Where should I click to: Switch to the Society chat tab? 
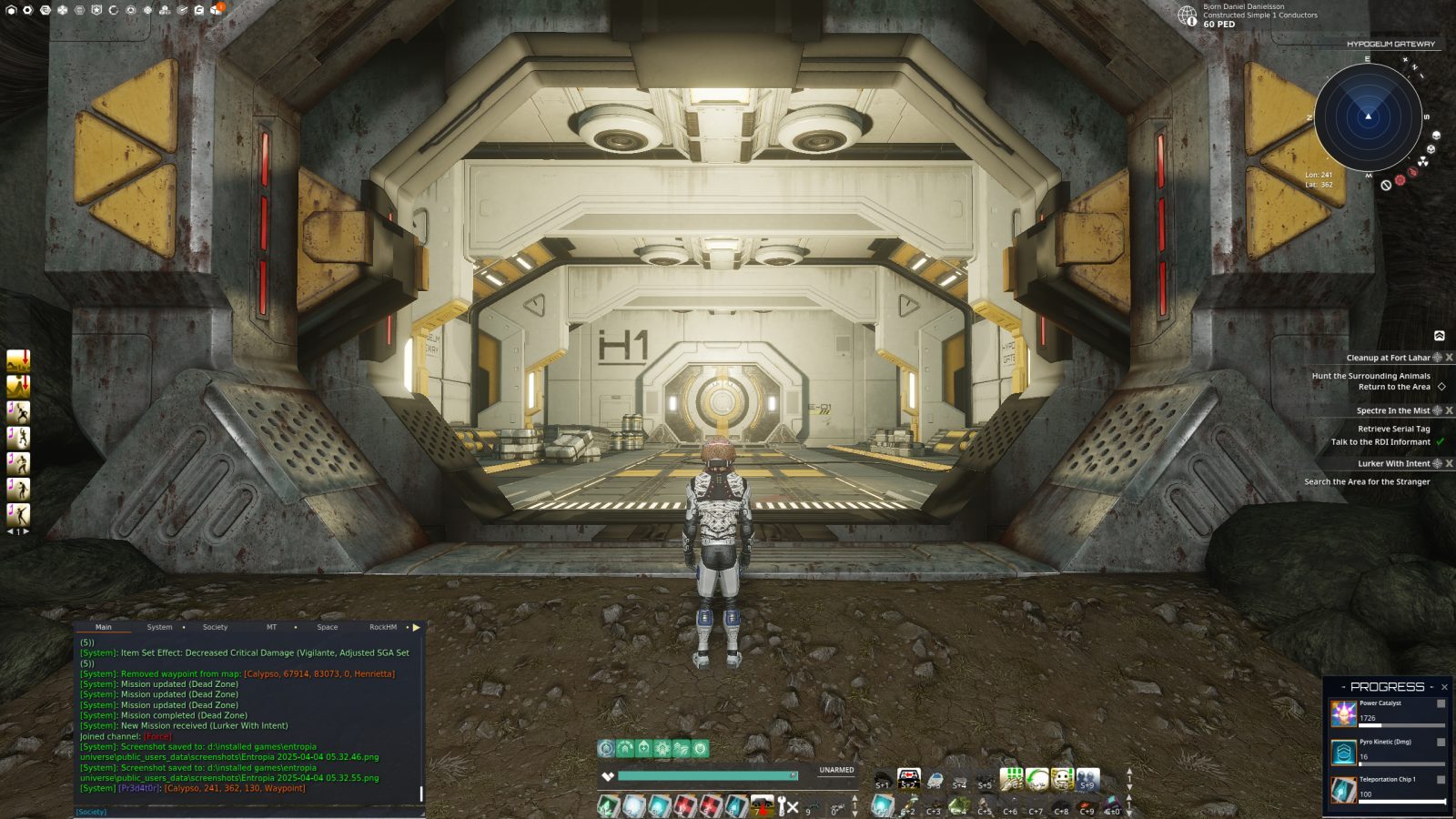coord(215,627)
